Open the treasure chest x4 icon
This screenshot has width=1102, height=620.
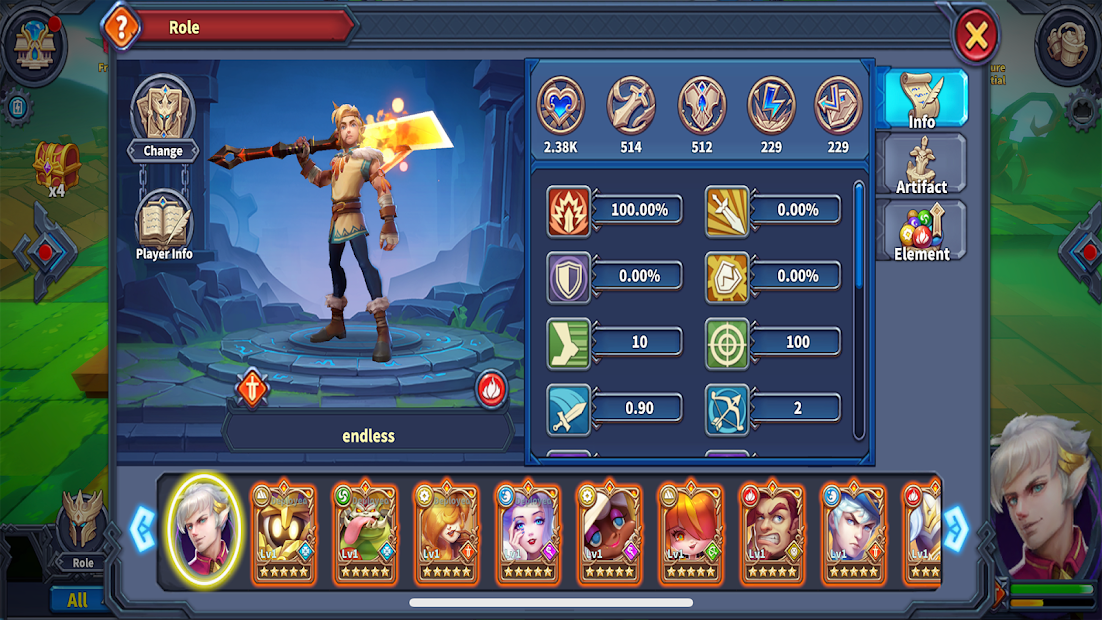click(x=56, y=166)
